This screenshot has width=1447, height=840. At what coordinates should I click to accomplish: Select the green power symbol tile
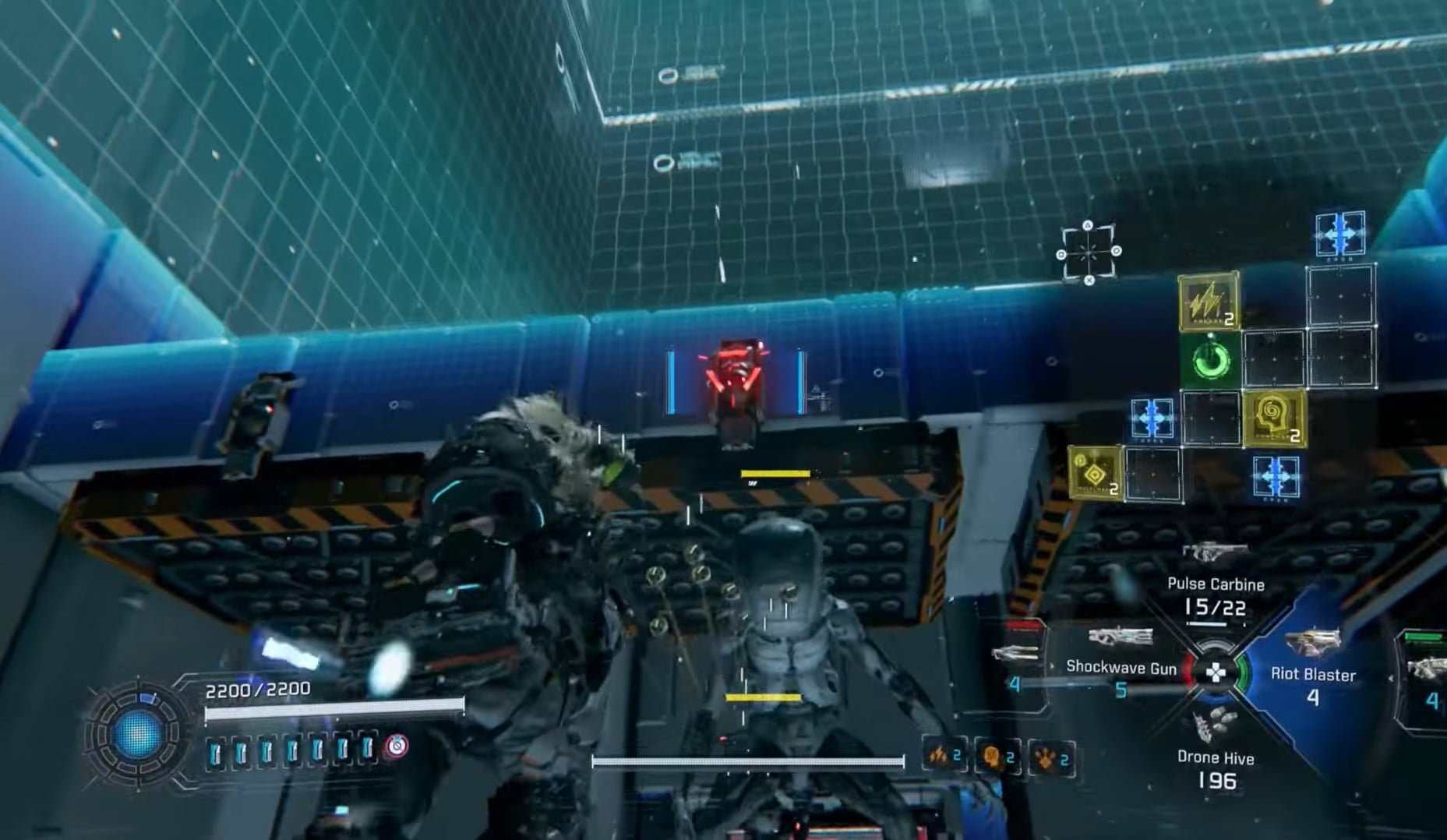click(1211, 362)
